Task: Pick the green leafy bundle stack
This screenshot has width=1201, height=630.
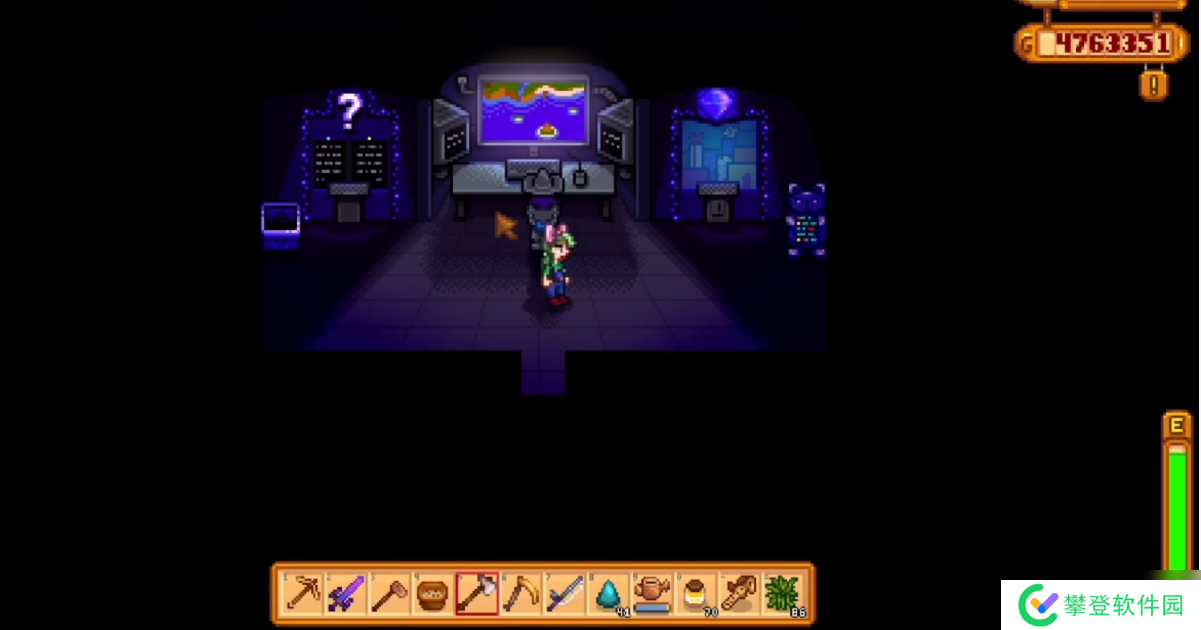Action: 783,594
